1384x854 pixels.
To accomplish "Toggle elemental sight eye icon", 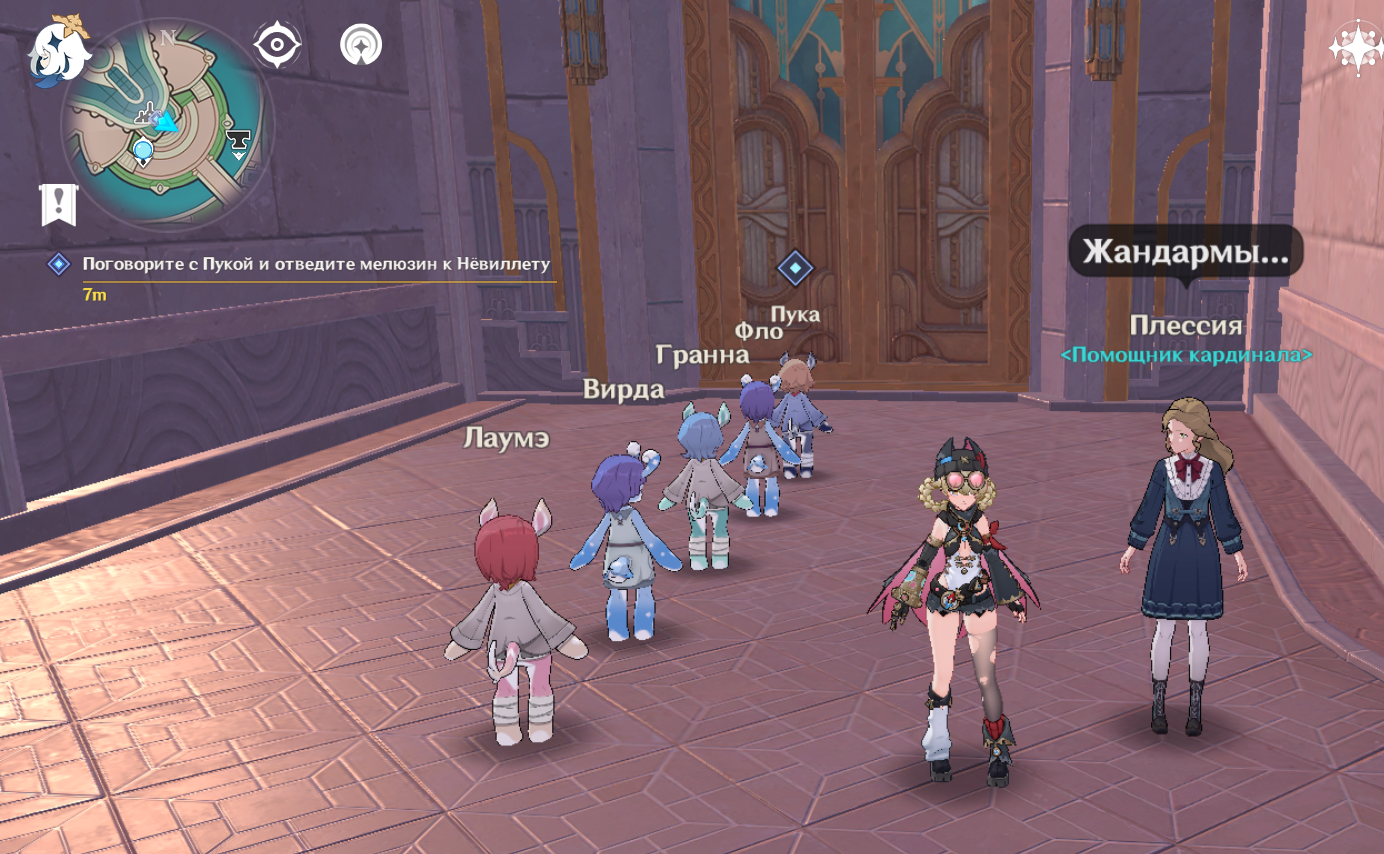I will [277, 45].
